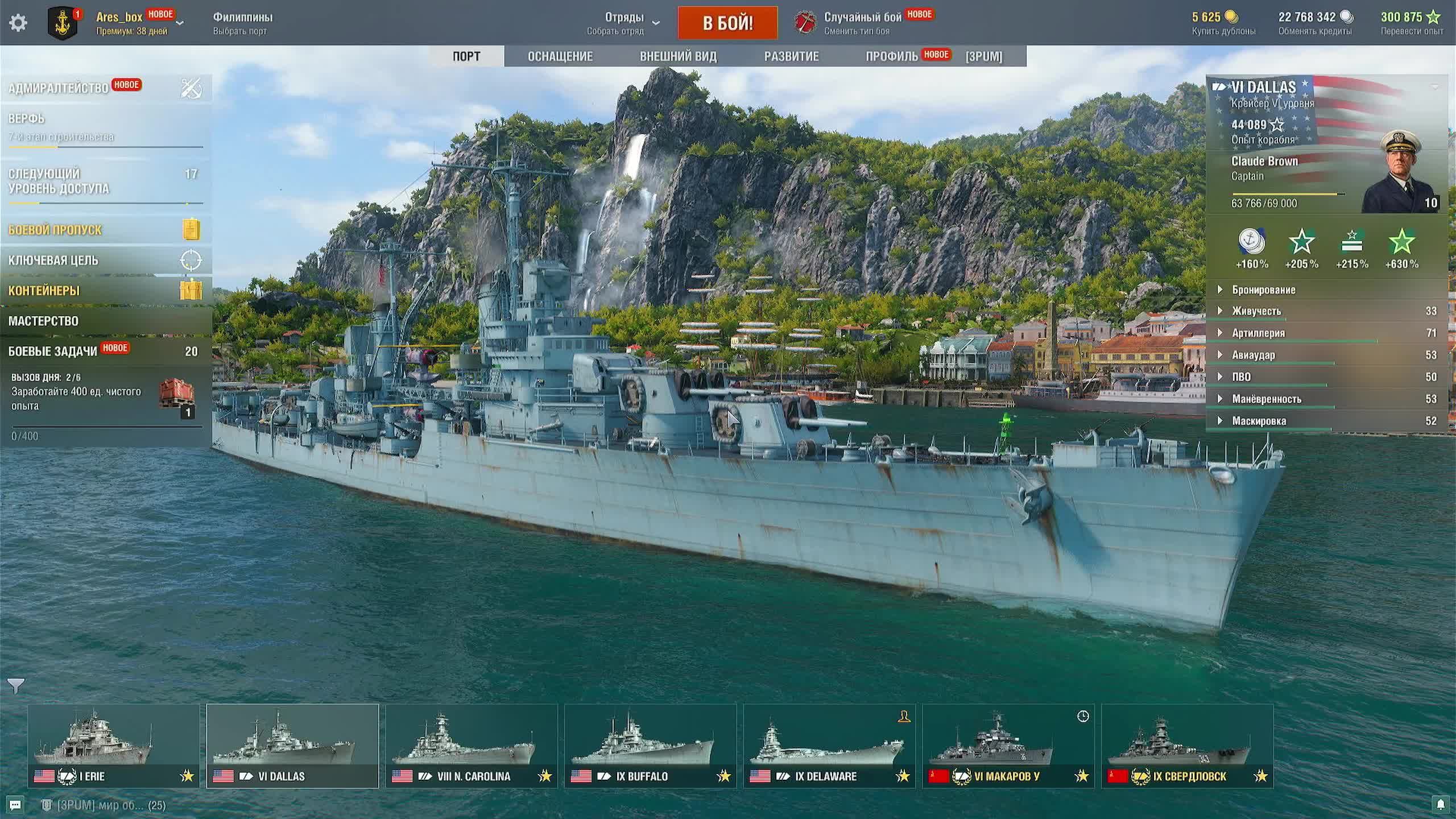This screenshot has height=819, width=1456.
Task: Open the clan chat channel bar
Action: click(x=105, y=805)
